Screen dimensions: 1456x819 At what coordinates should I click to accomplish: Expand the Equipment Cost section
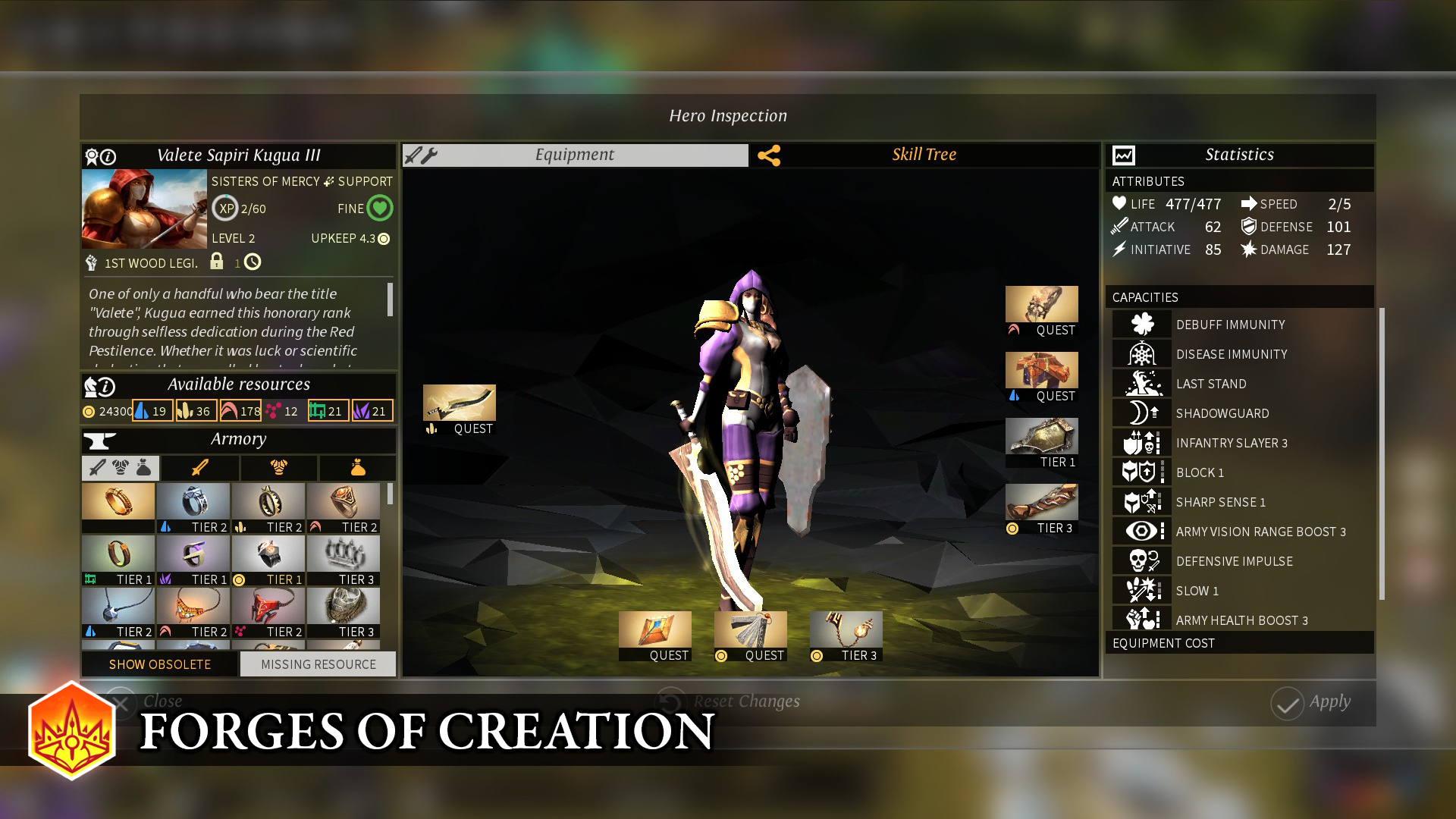click(x=1239, y=643)
